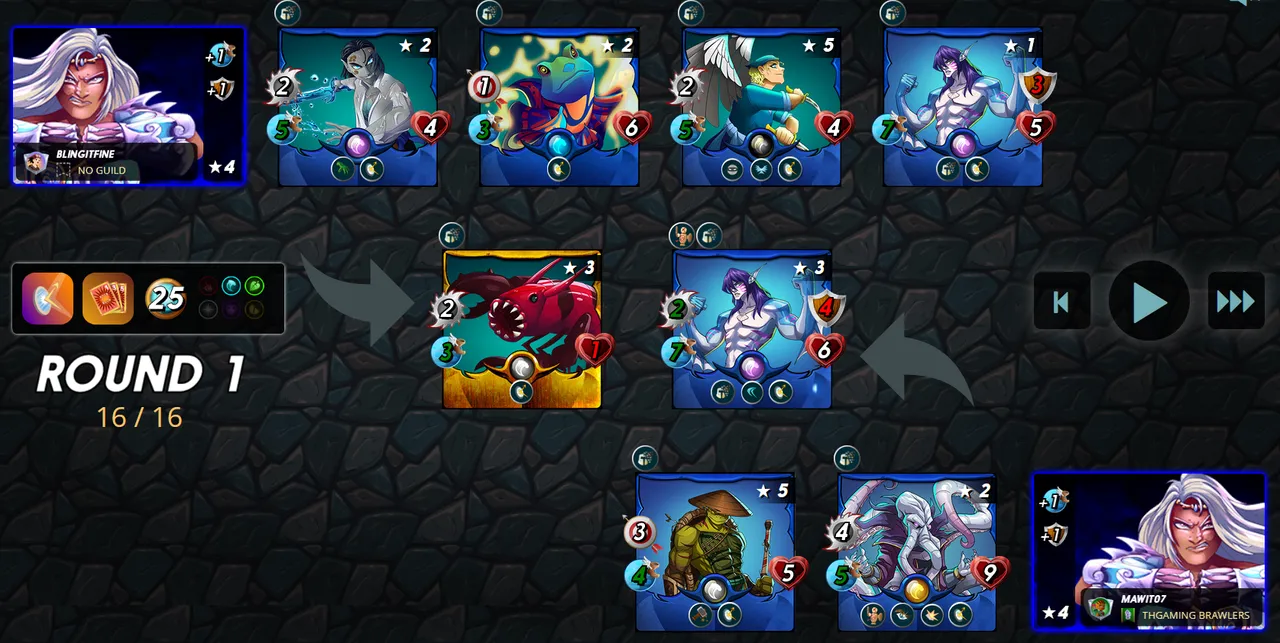Pick the white tentacled kraken card
This screenshot has height=643, width=1280.
[917, 552]
